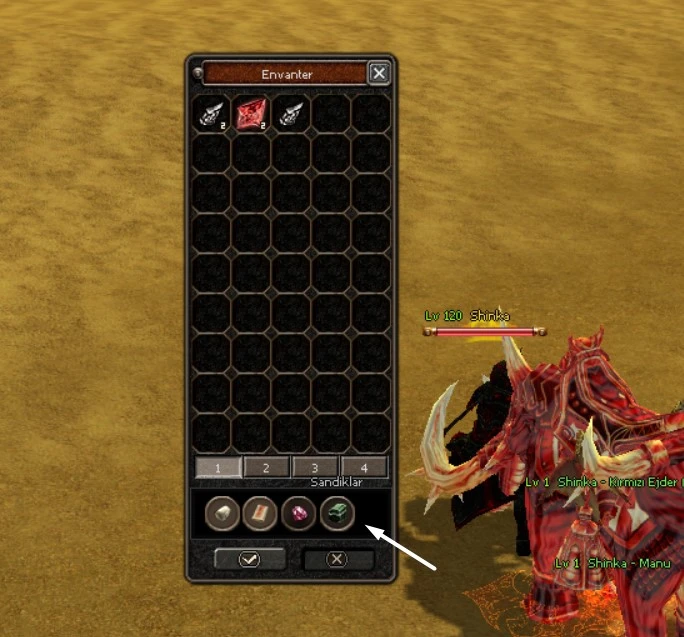Select the red crystal item slot

click(x=251, y=113)
